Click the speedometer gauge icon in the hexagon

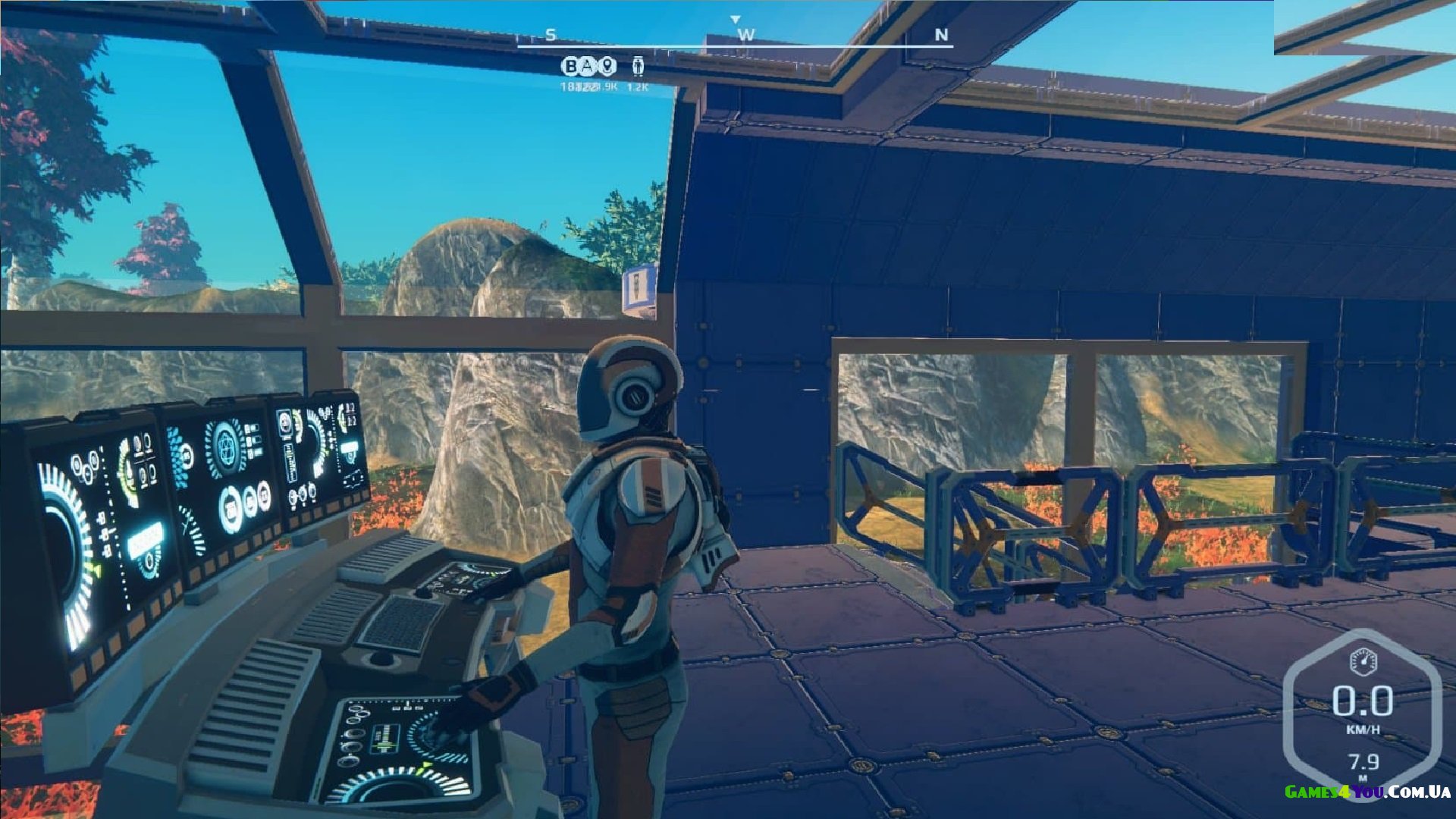coord(1363,661)
